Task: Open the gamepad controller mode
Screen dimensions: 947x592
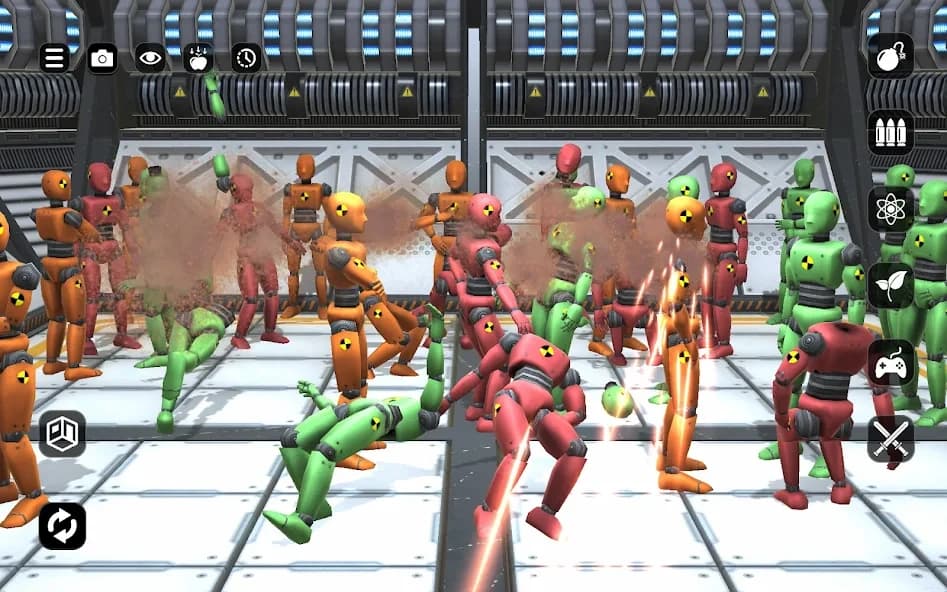Action: click(x=890, y=363)
